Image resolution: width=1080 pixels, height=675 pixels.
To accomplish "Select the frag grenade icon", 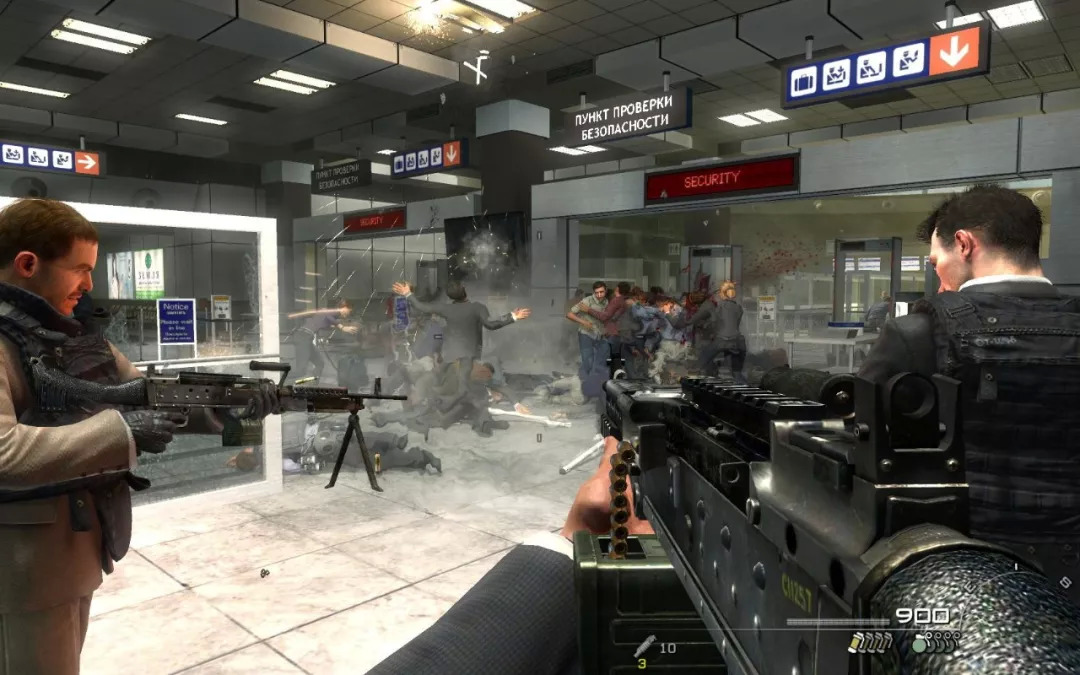I will point(920,645).
